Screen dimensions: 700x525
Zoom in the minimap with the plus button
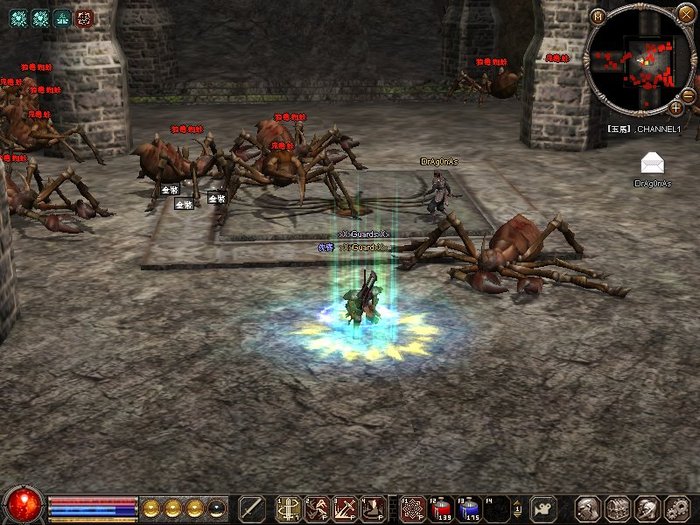(x=676, y=107)
